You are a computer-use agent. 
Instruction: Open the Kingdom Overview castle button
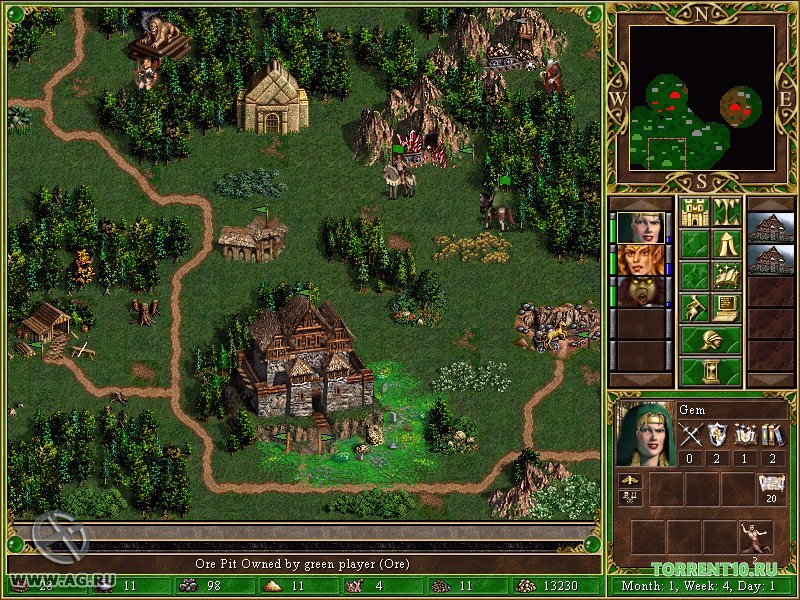[x=694, y=212]
